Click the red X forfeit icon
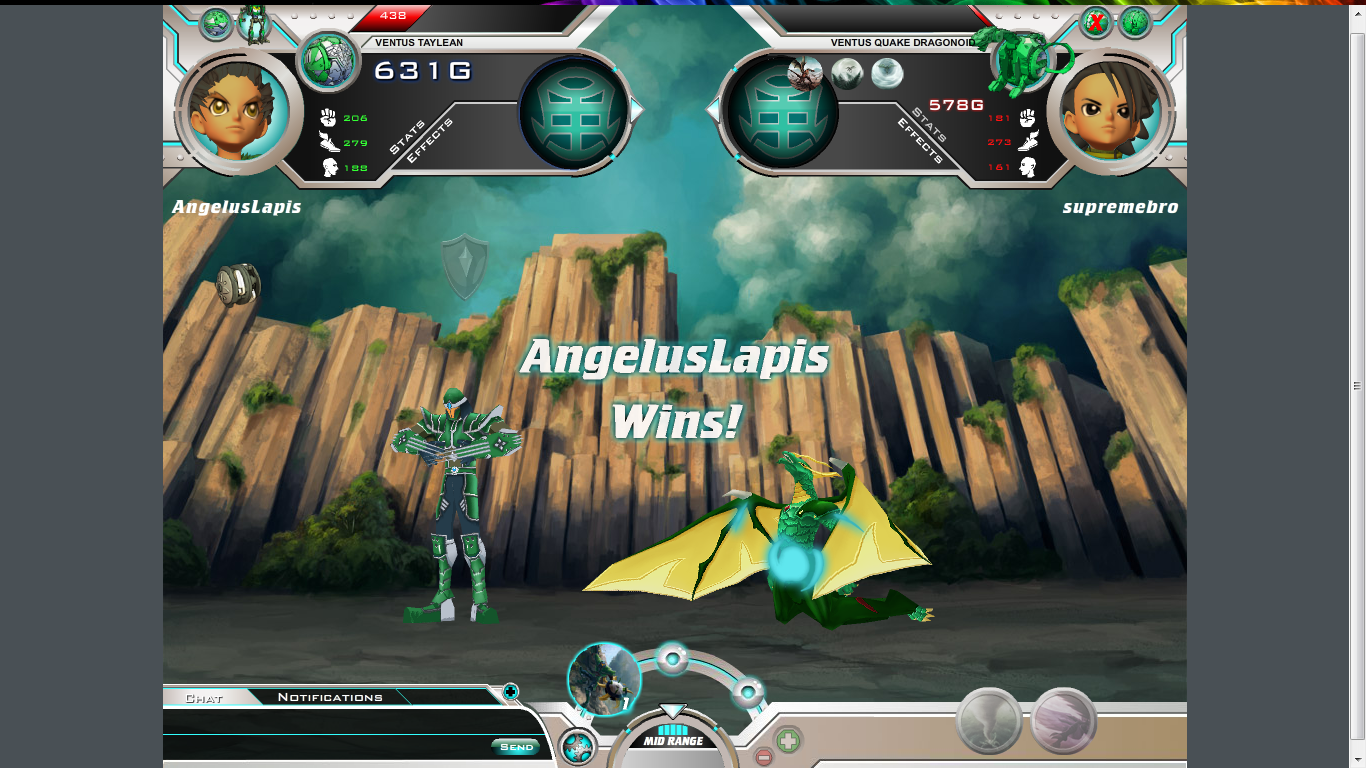Screen dimensions: 1366x768 [1097, 22]
